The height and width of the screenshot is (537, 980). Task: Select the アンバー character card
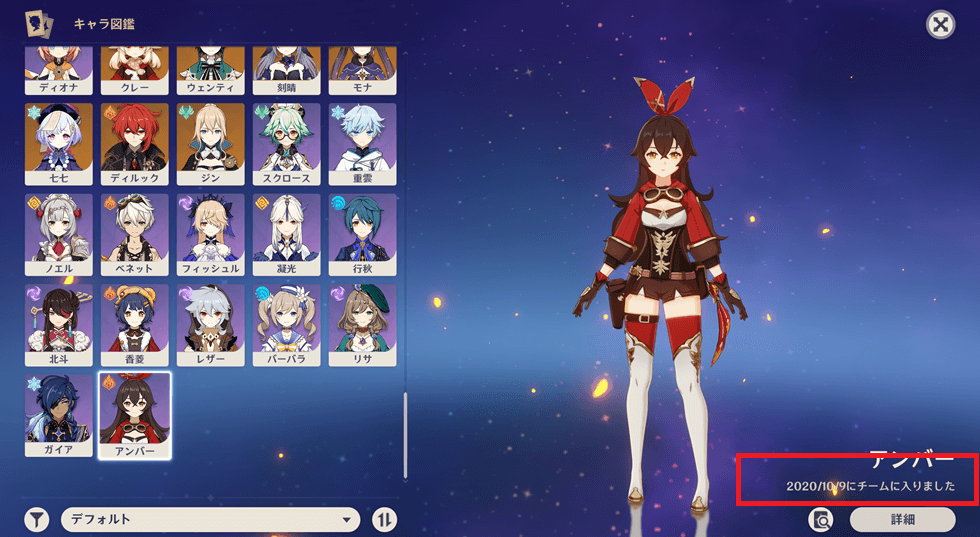[x=134, y=415]
